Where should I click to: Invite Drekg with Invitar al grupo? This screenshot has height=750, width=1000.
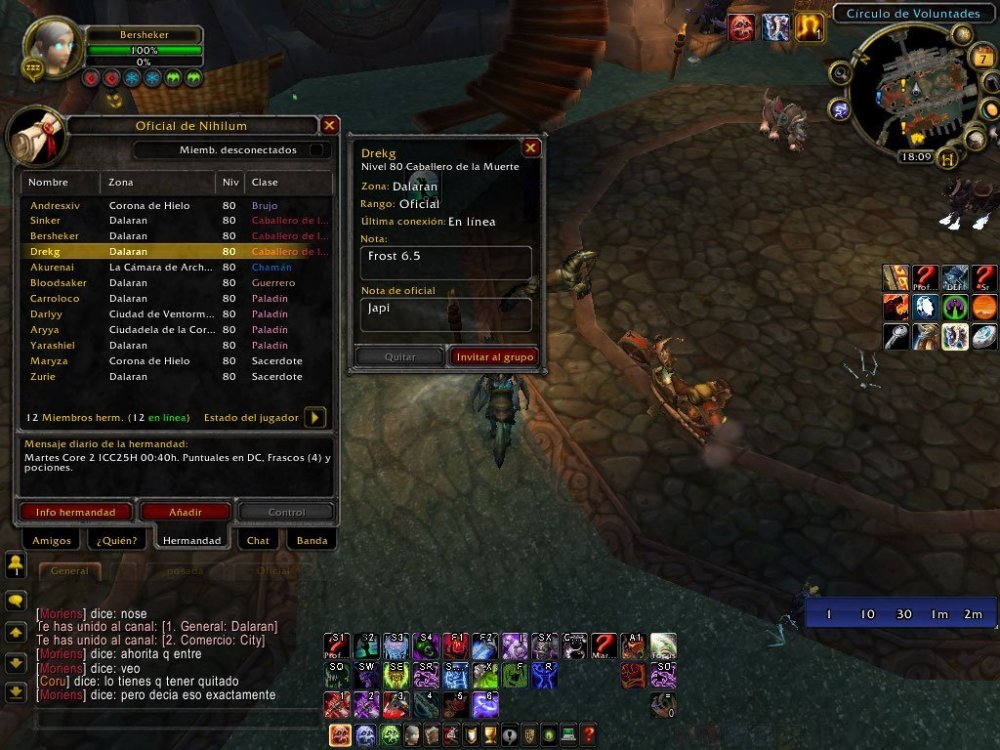click(495, 356)
